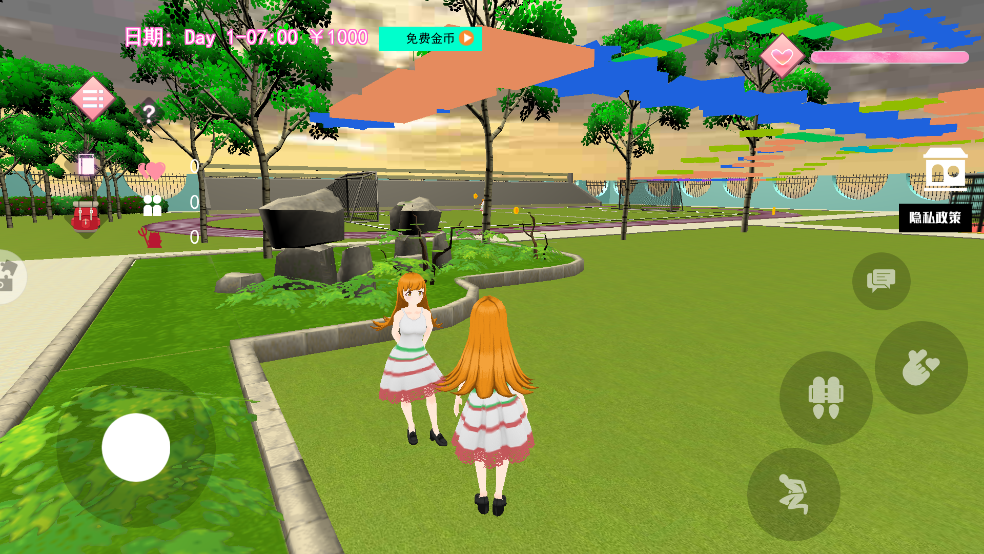Open the pink list menu icon

92,99
